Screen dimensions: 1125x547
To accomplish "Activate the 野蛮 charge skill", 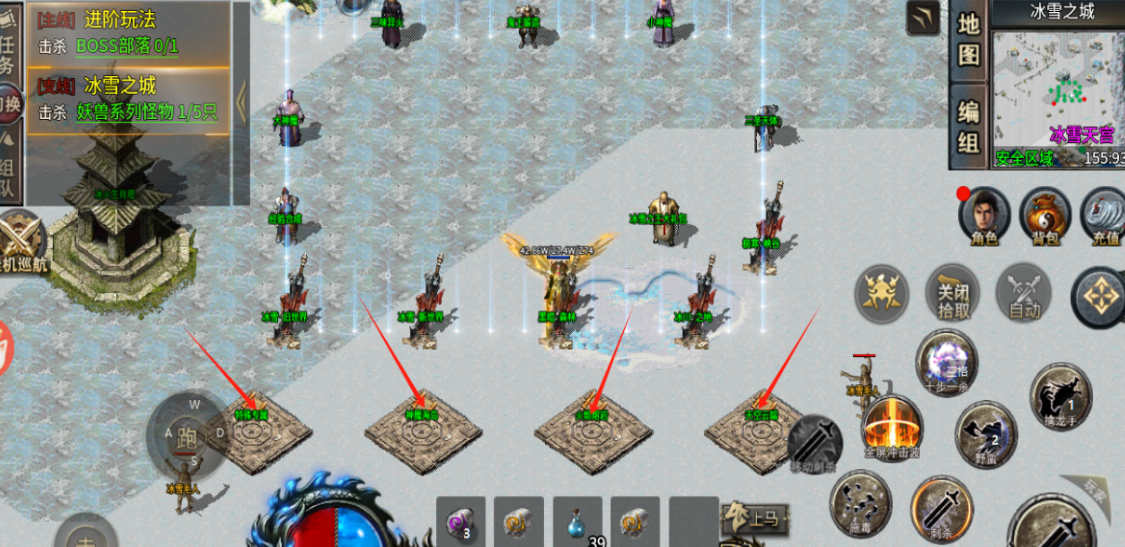I will pos(986,433).
